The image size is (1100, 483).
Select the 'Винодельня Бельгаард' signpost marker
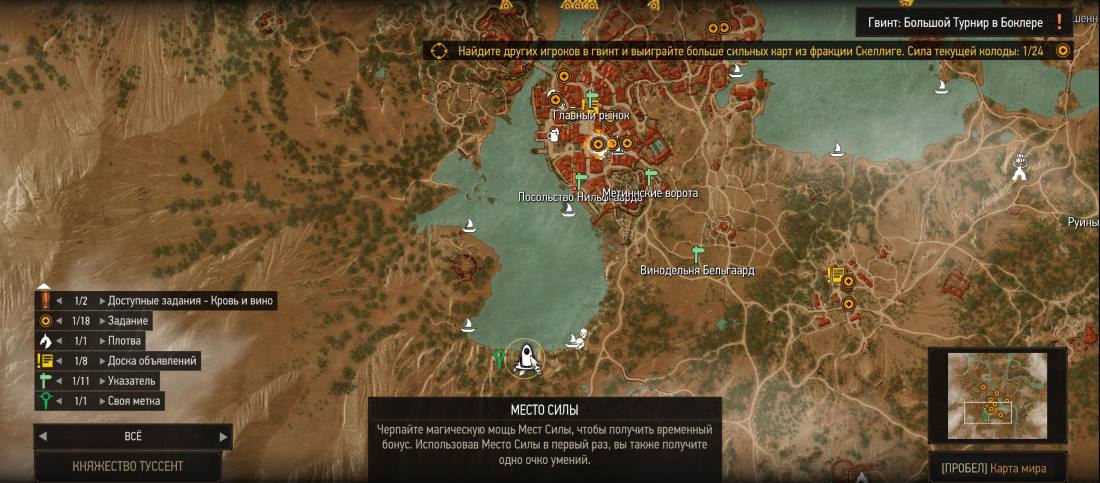(698, 253)
